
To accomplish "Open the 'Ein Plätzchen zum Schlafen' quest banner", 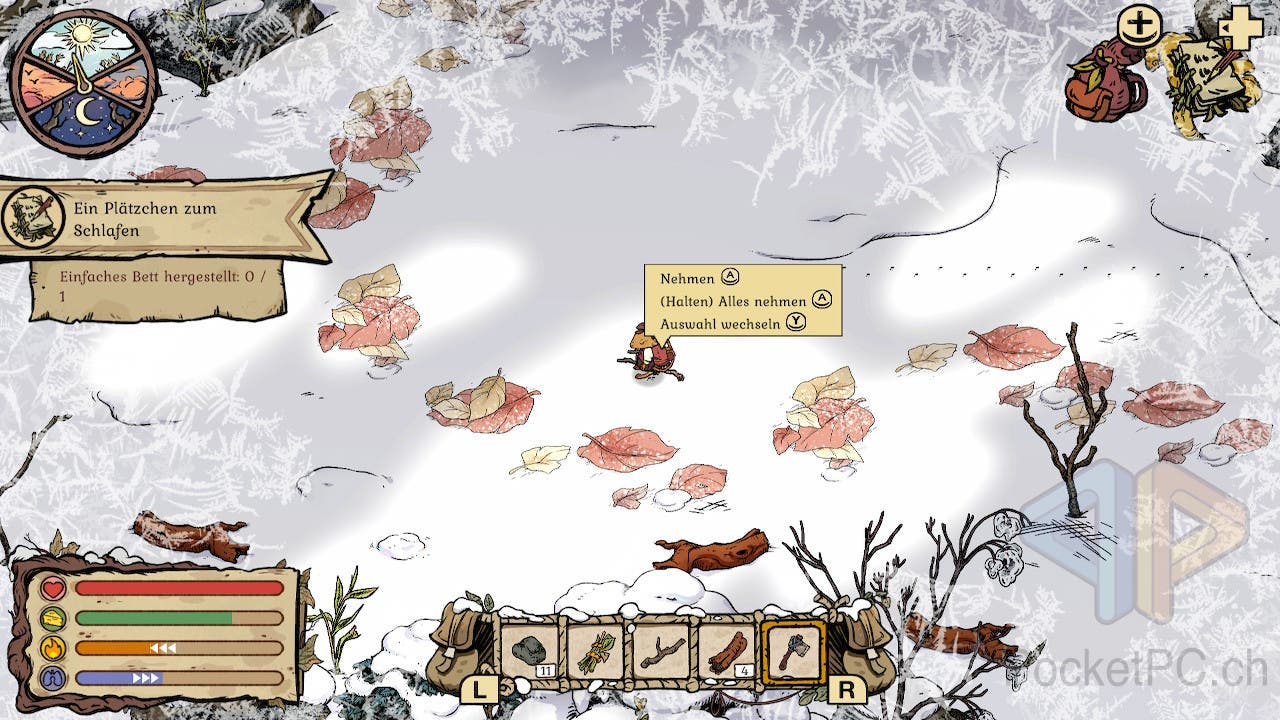I will (x=165, y=219).
